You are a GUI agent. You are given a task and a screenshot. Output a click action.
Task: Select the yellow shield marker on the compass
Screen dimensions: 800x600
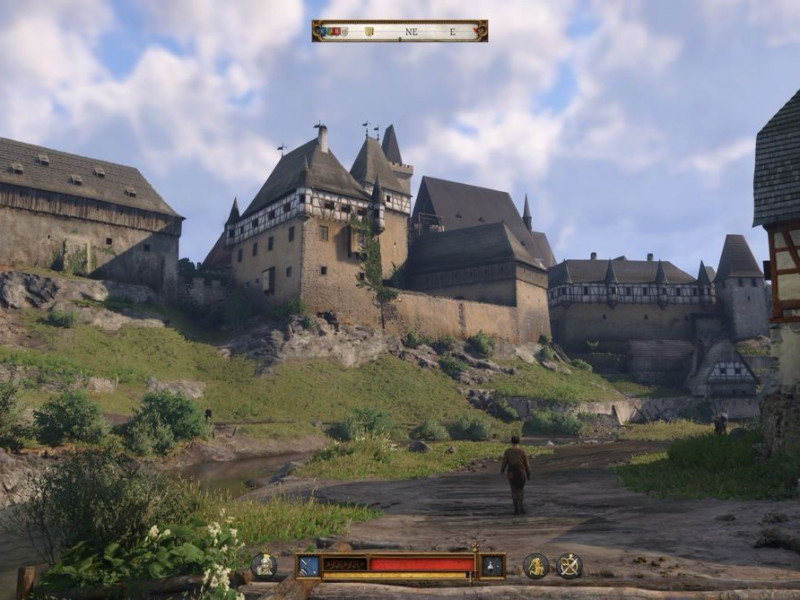[x=369, y=31]
